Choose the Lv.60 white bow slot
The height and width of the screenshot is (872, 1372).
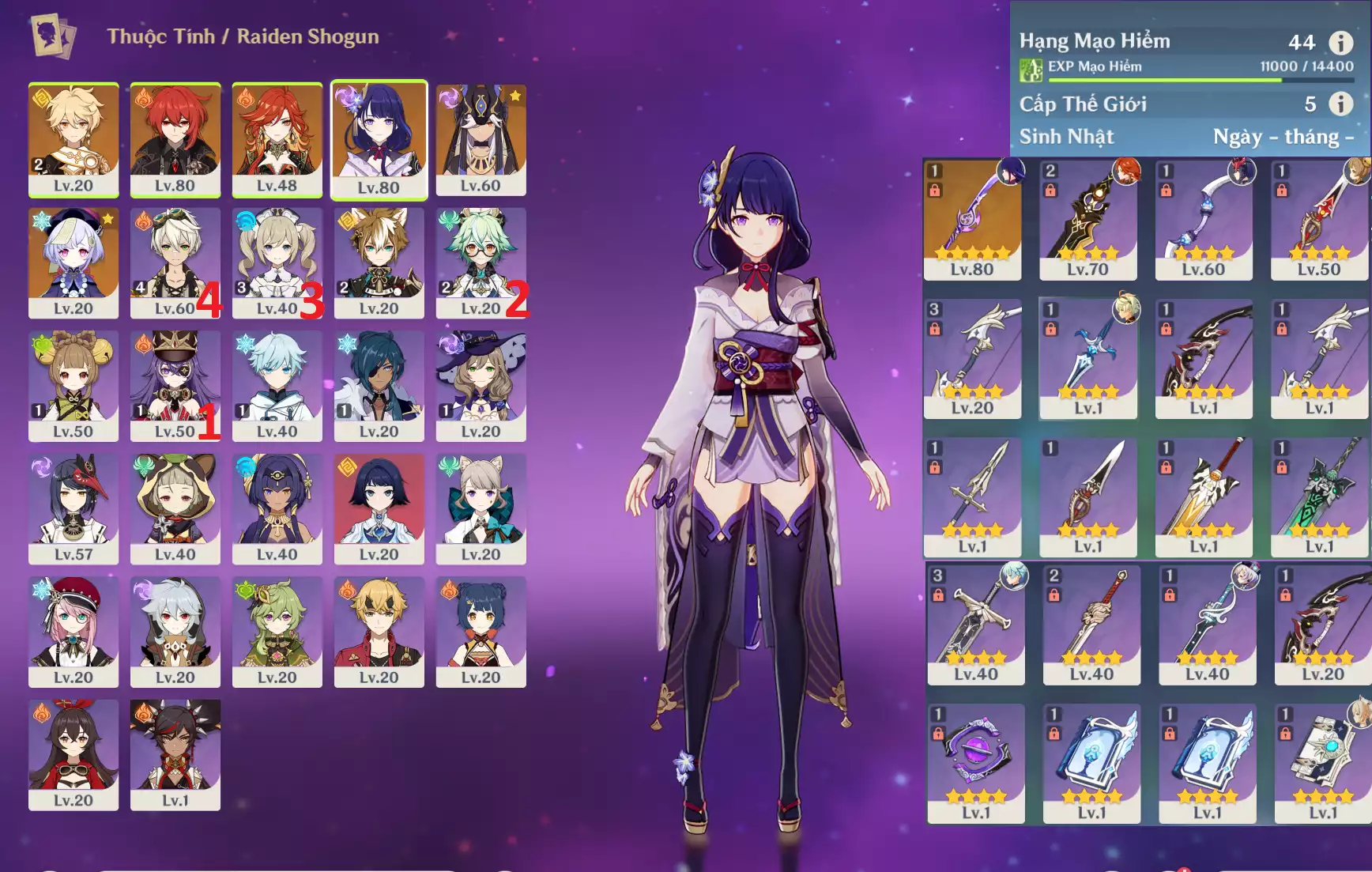1203,219
